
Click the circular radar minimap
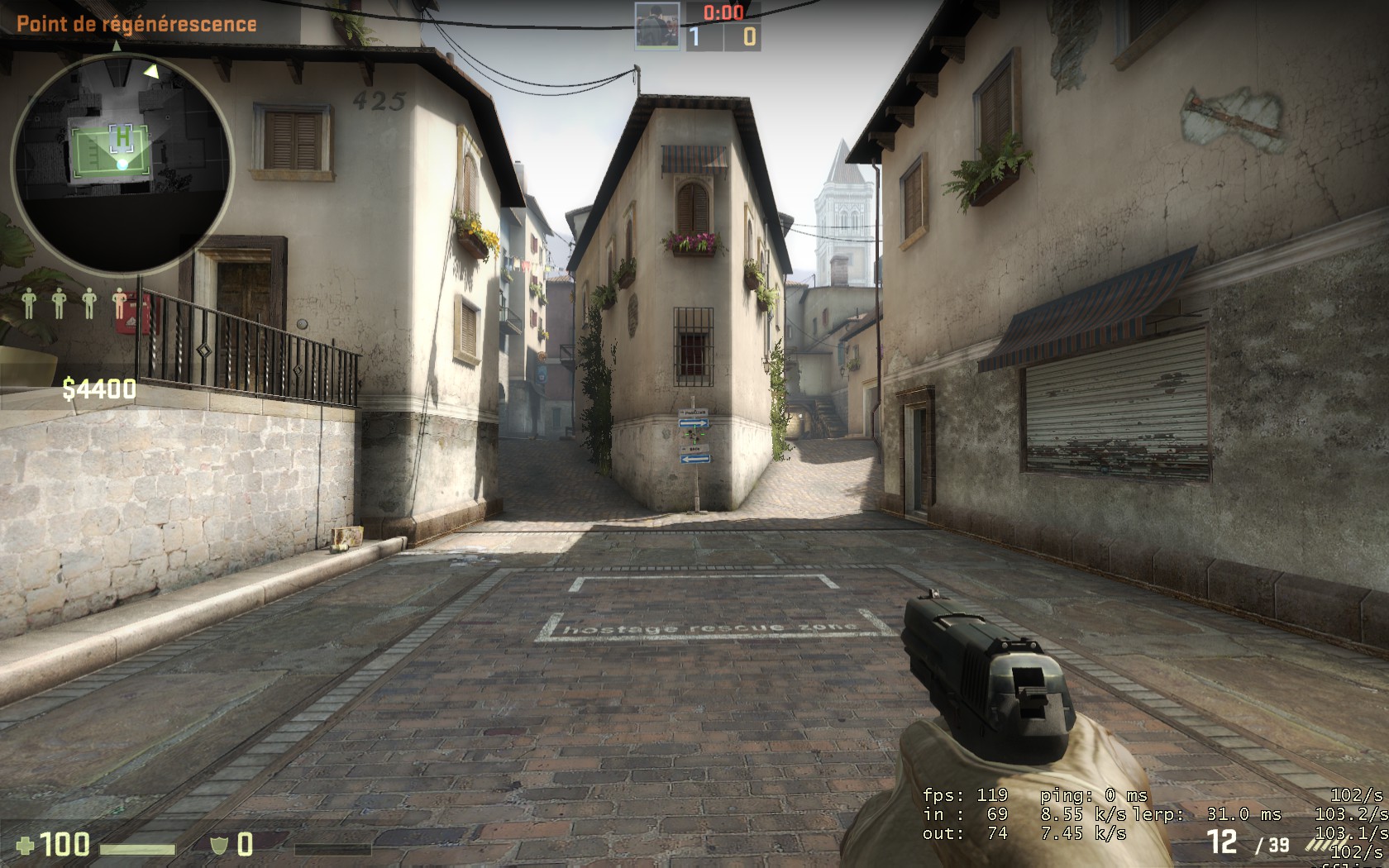click(x=122, y=164)
